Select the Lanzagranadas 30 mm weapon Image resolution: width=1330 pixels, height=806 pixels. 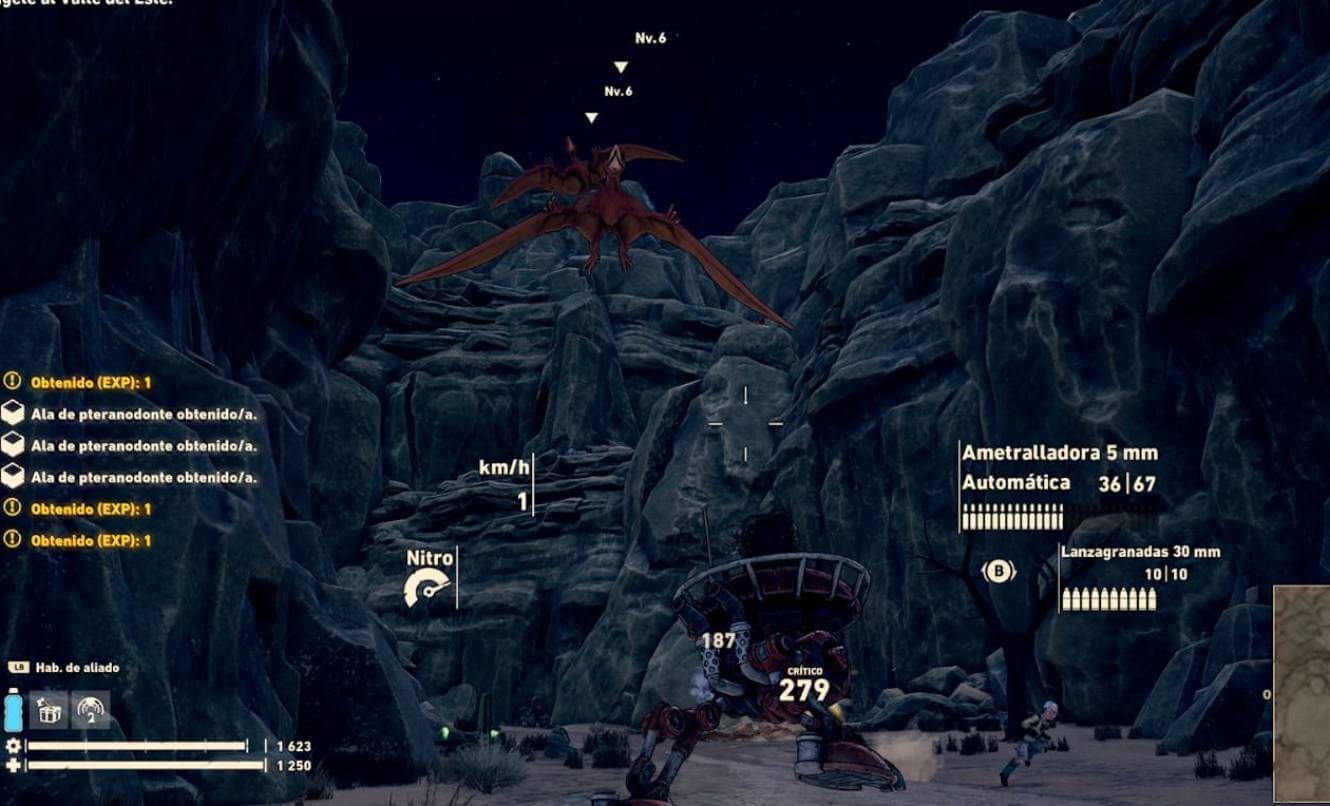(1140, 552)
